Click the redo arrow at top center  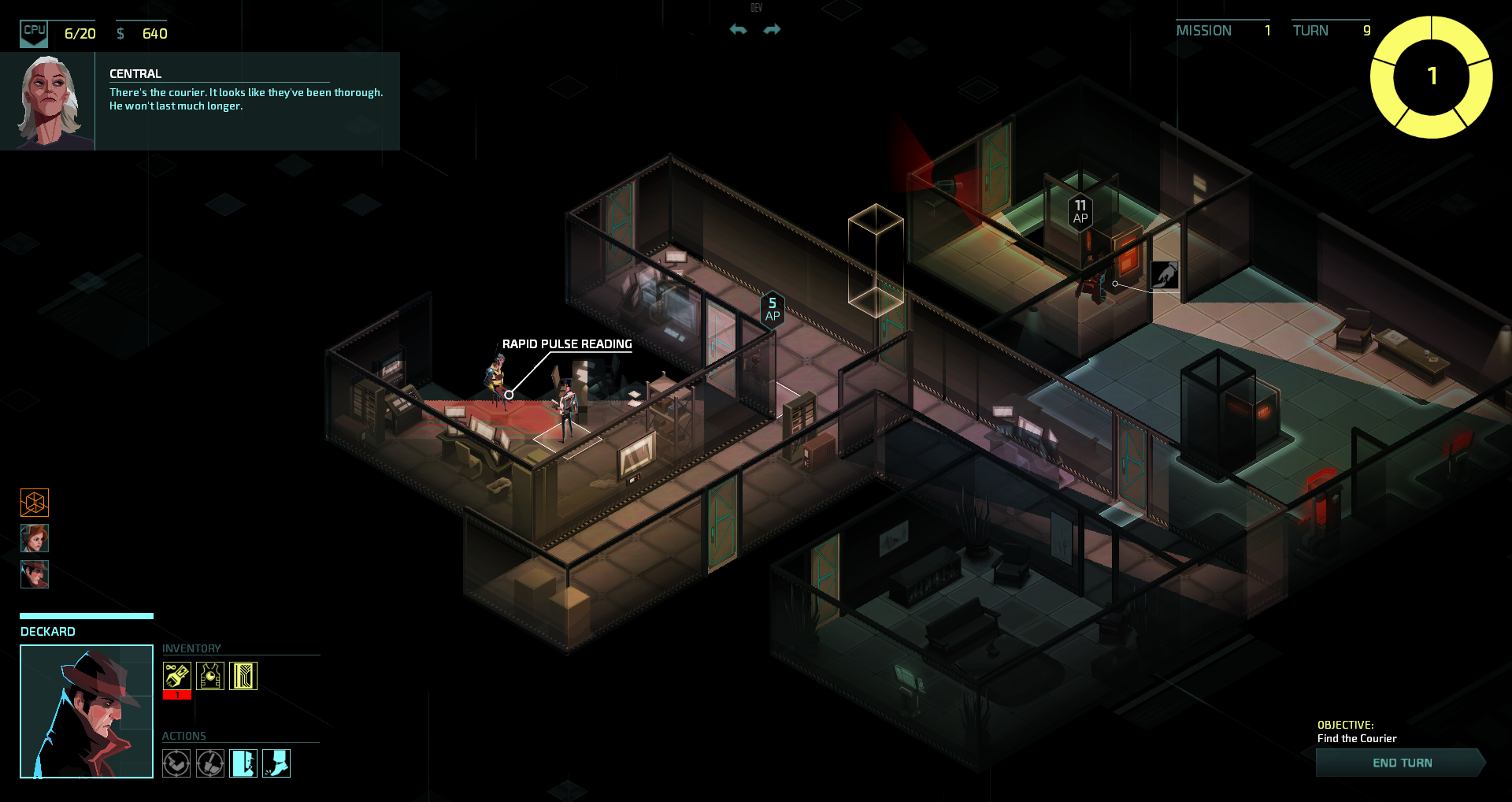tap(773, 29)
